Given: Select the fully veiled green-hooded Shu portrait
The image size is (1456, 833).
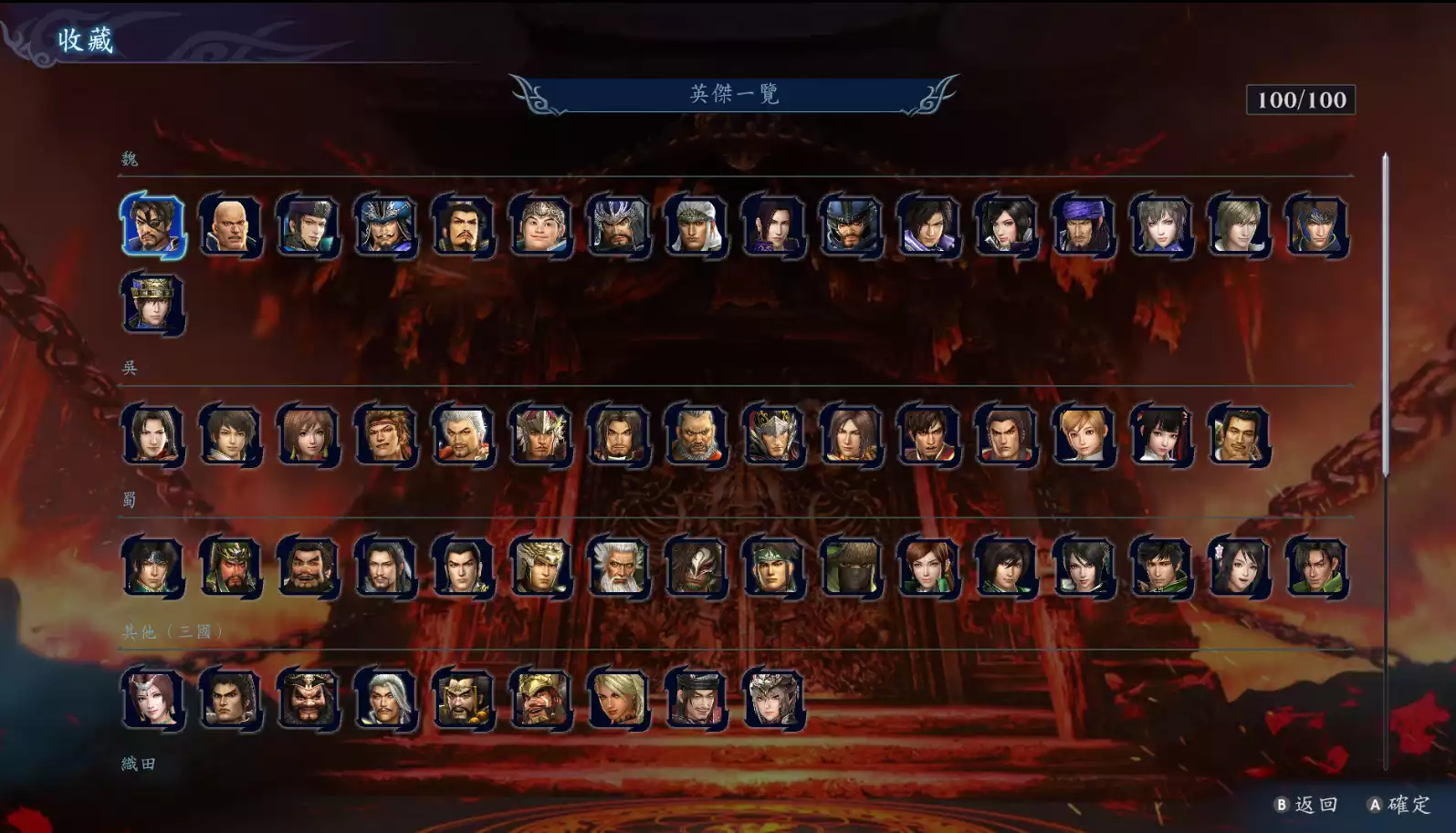Looking at the screenshot, I should click(x=851, y=567).
